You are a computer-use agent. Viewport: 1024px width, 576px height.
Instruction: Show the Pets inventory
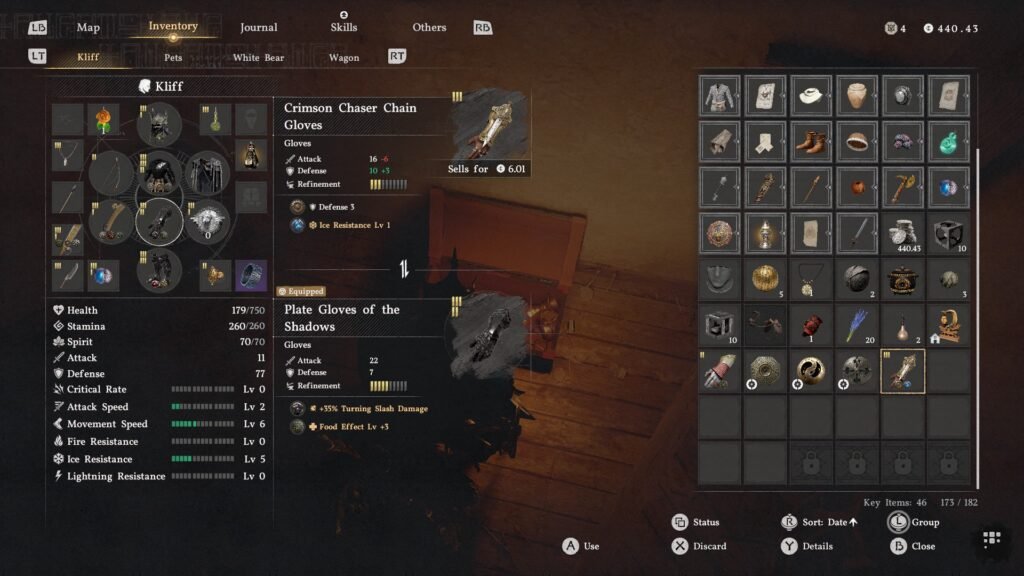[173, 57]
